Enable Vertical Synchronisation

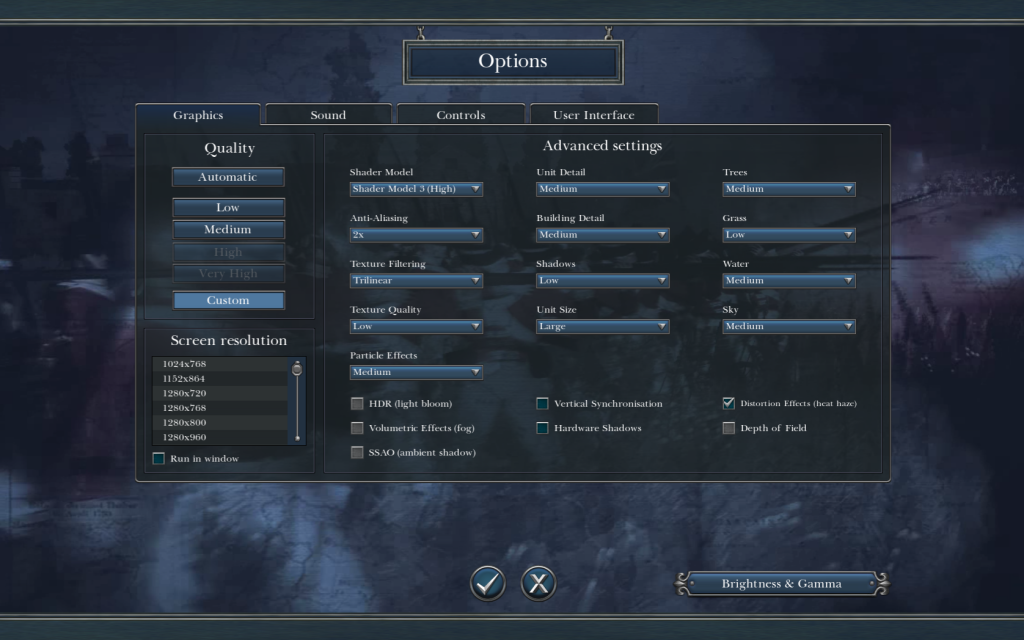pos(543,404)
